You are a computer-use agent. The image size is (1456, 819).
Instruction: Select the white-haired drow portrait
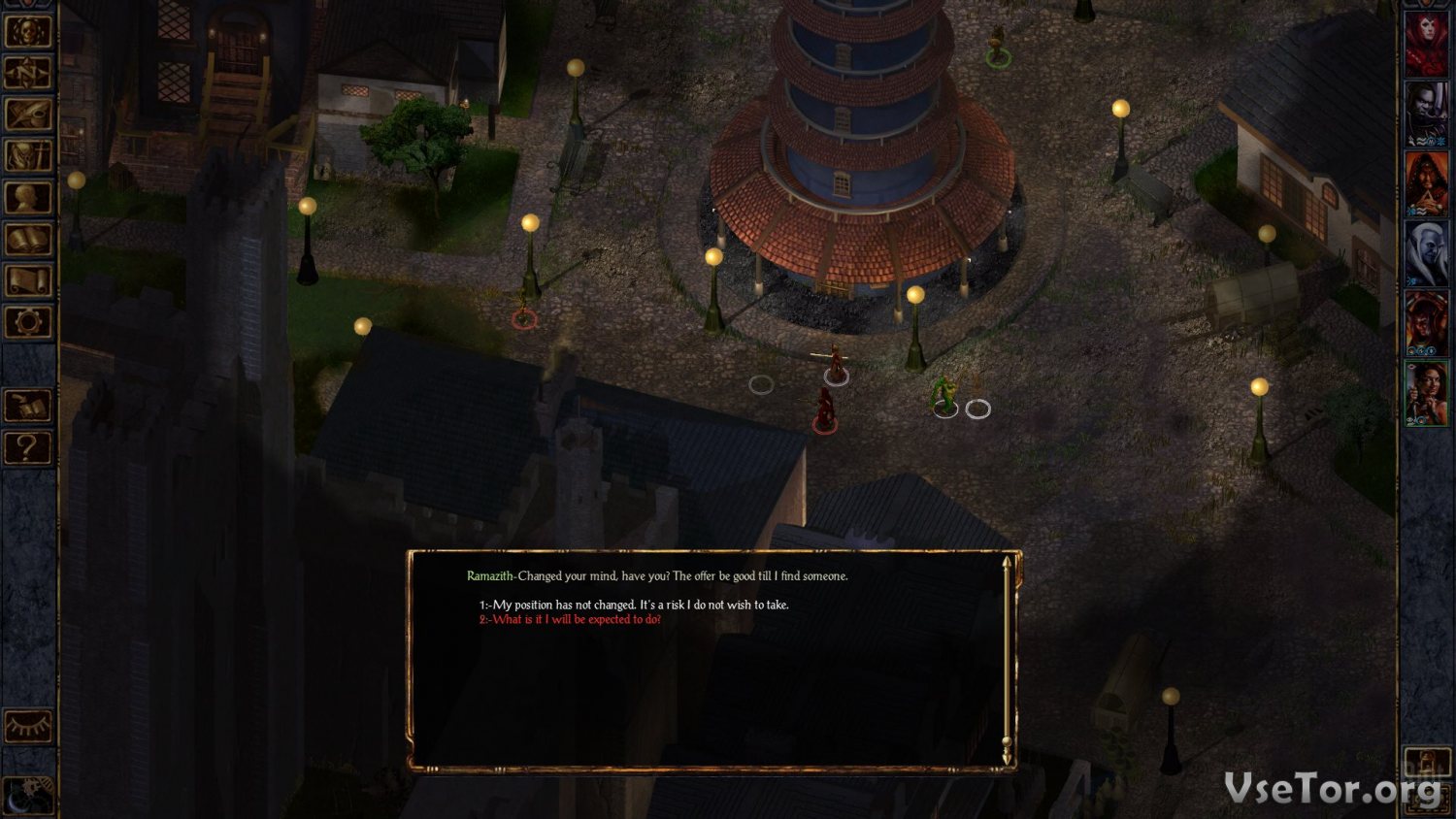1426,252
